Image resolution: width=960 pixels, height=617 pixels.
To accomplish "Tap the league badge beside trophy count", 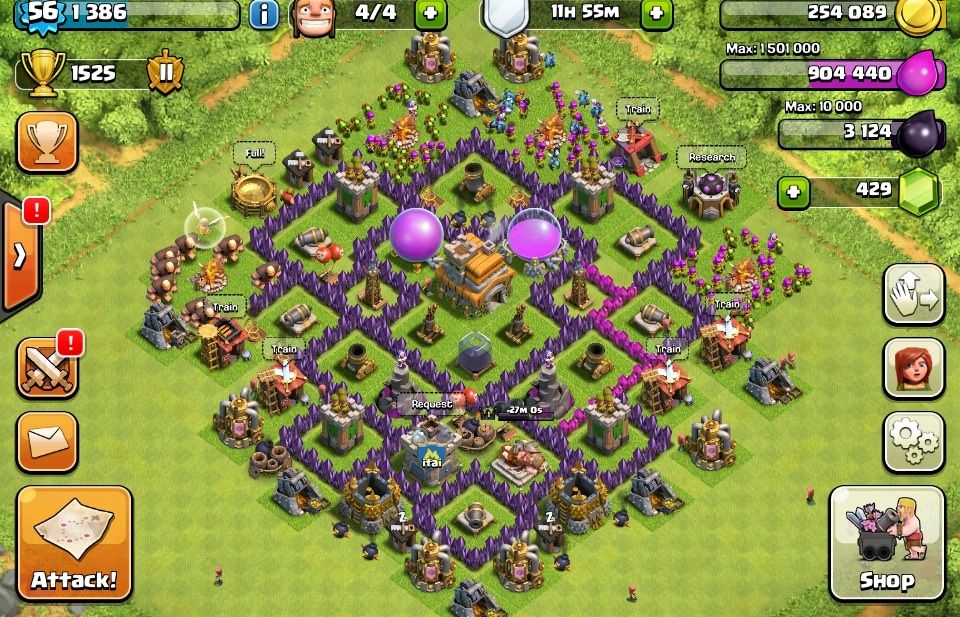I will [x=162, y=73].
